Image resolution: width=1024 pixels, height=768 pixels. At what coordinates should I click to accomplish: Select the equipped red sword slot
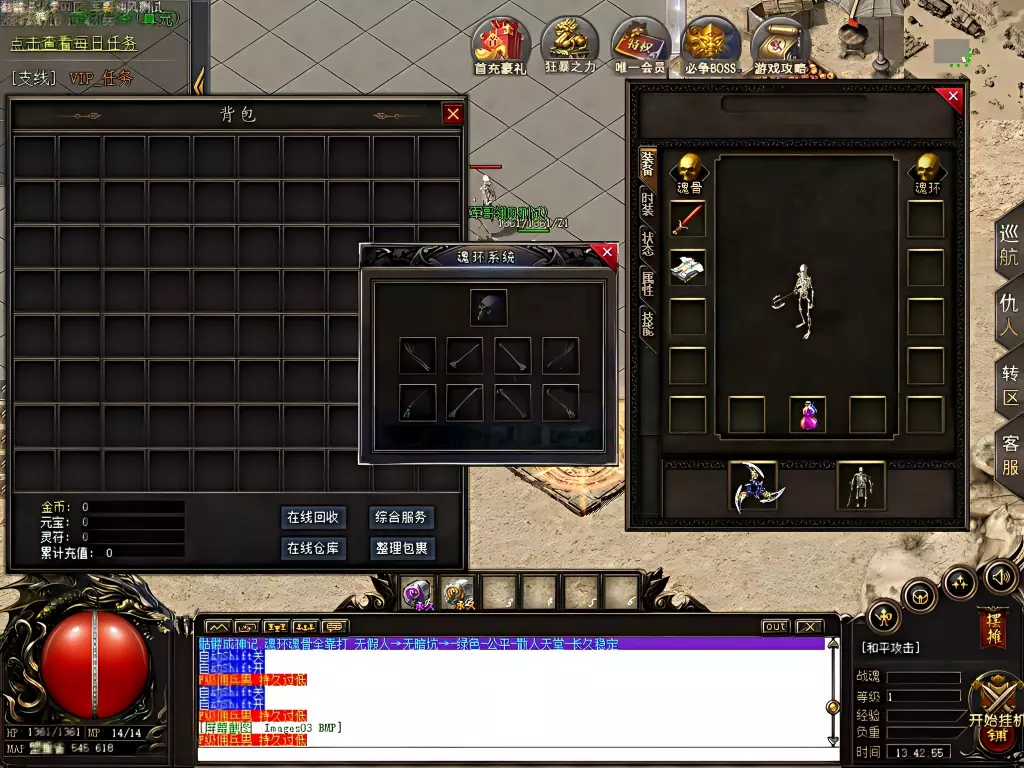(688, 219)
